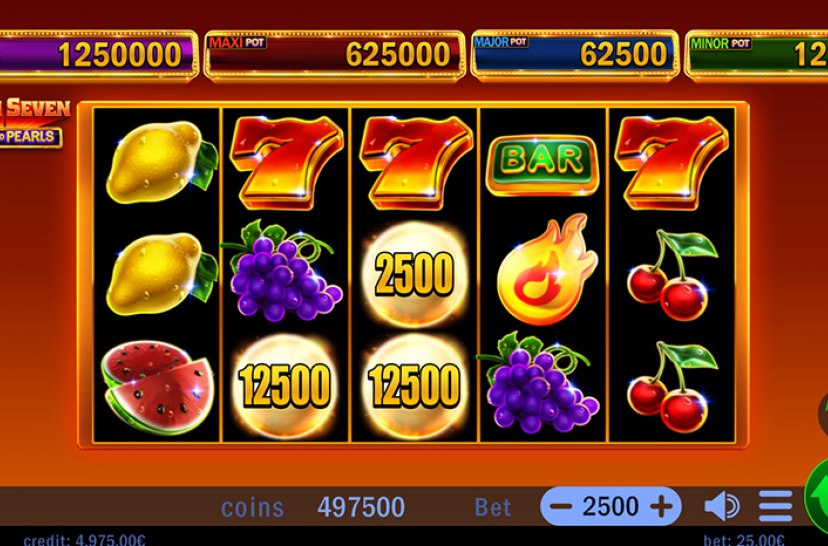Decrease the bet with the minus button
This screenshot has width=828, height=546.
click(561, 507)
